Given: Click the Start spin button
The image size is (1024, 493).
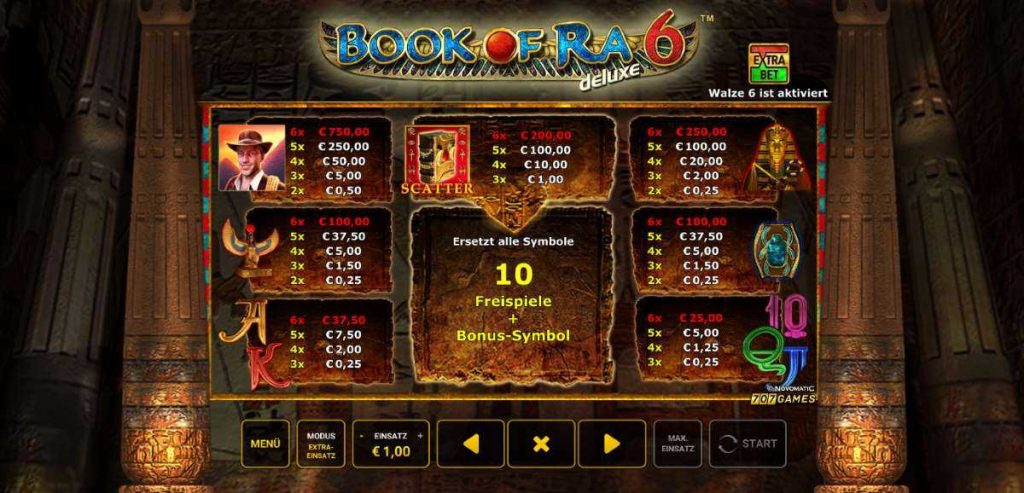Looking at the screenshot, I should point(748,443).
